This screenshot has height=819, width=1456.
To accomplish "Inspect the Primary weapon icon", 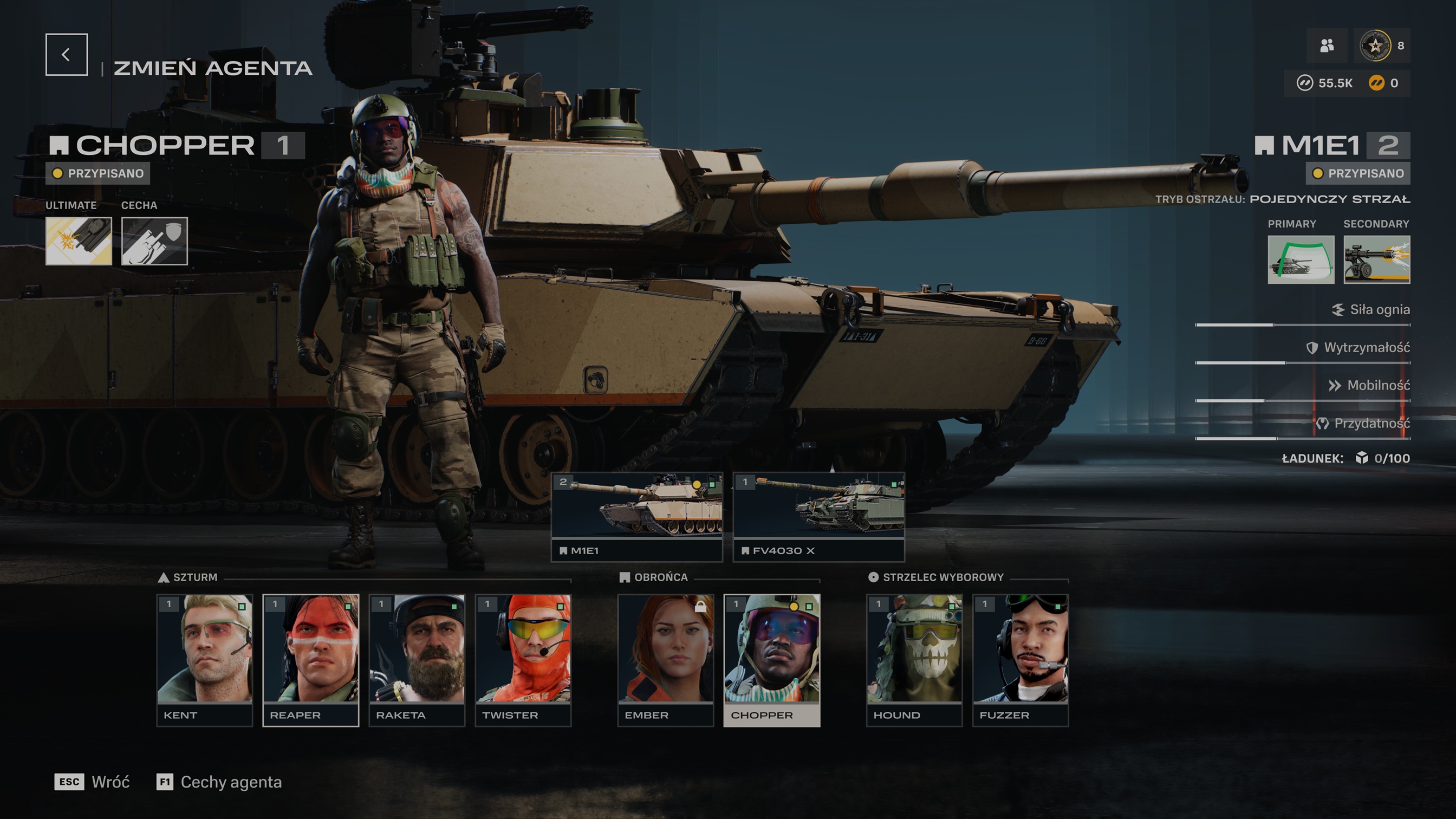I will (1301, 259).
